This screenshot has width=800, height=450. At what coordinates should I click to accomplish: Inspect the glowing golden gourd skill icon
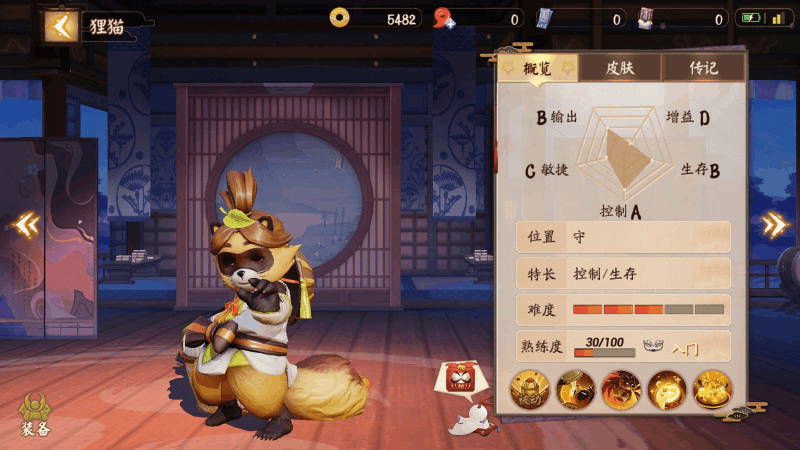point(666,389)
